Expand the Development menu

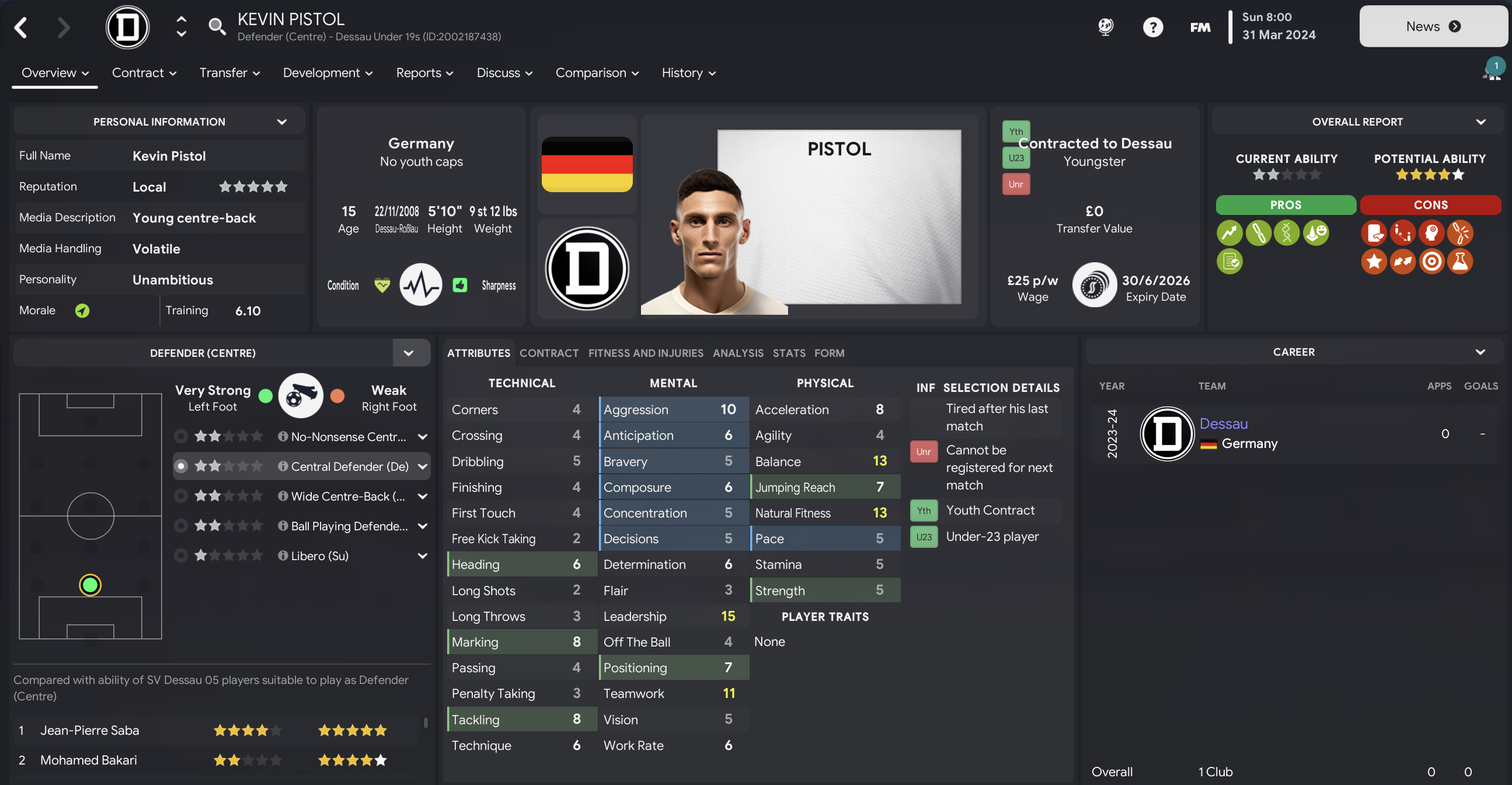click(327, 73)
